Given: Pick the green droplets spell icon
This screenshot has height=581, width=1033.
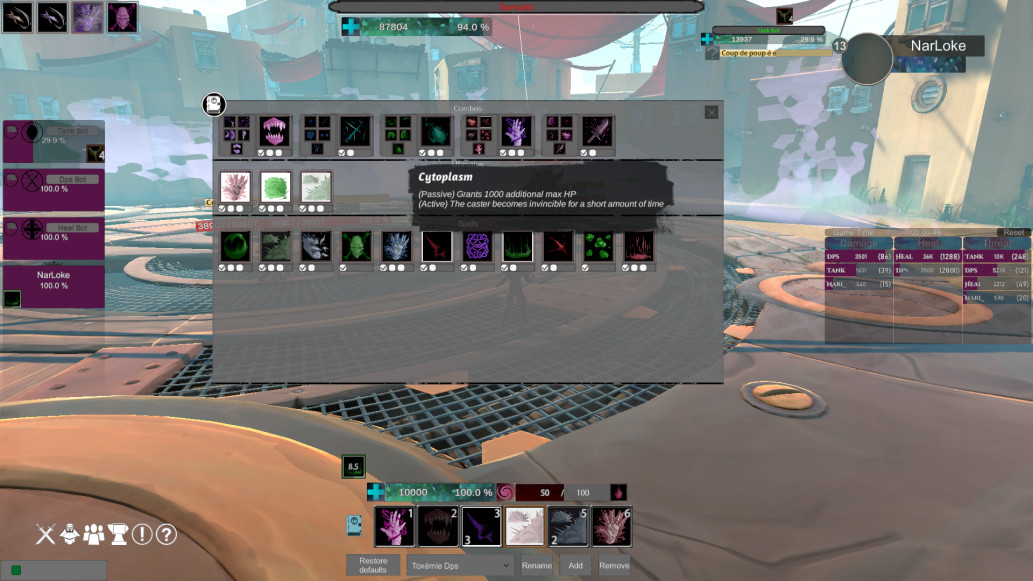Looking at the screenshot, I should point(599,246).
